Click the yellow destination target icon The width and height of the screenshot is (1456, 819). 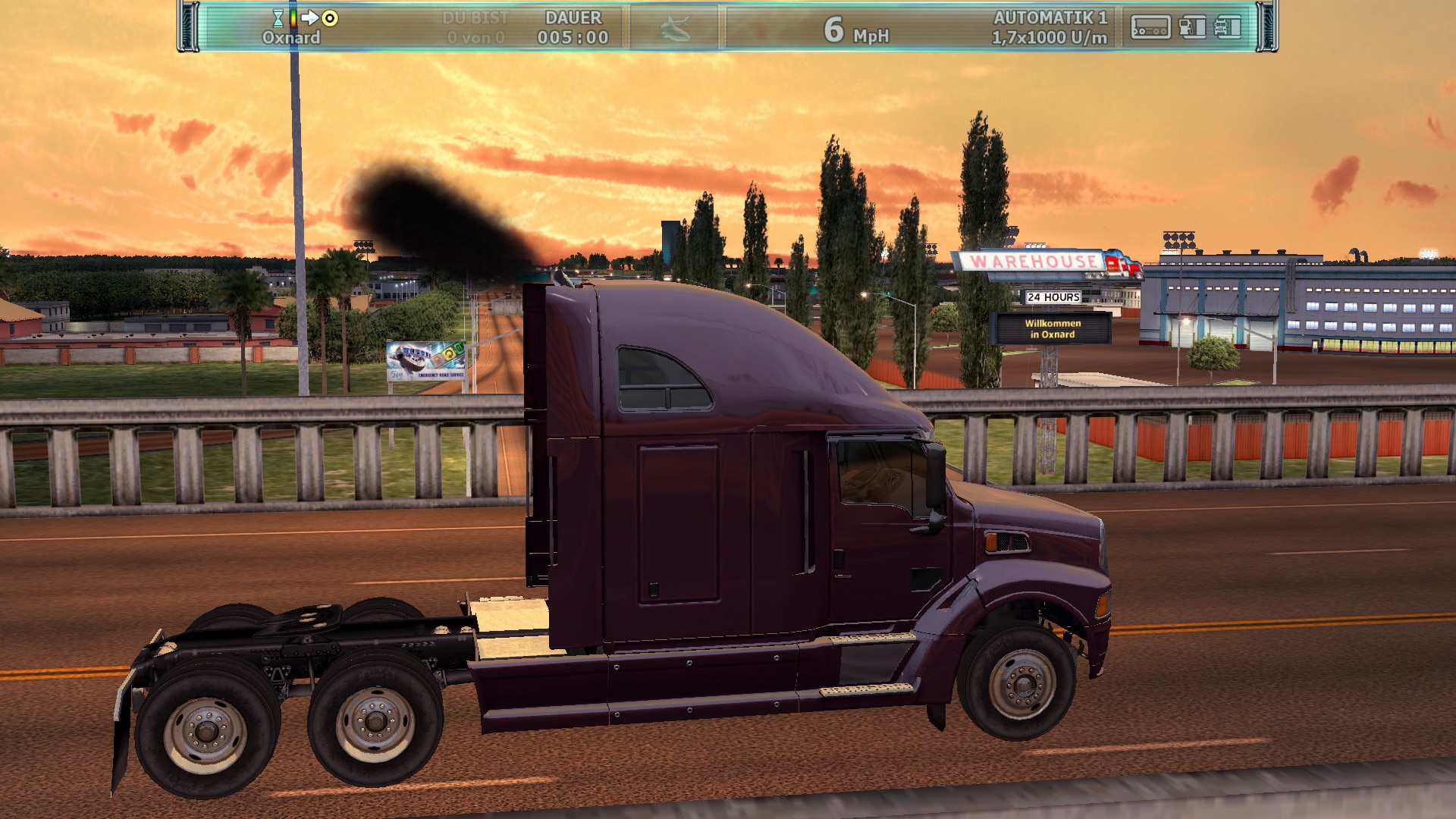pyautogui.click(x=330, y=17)
